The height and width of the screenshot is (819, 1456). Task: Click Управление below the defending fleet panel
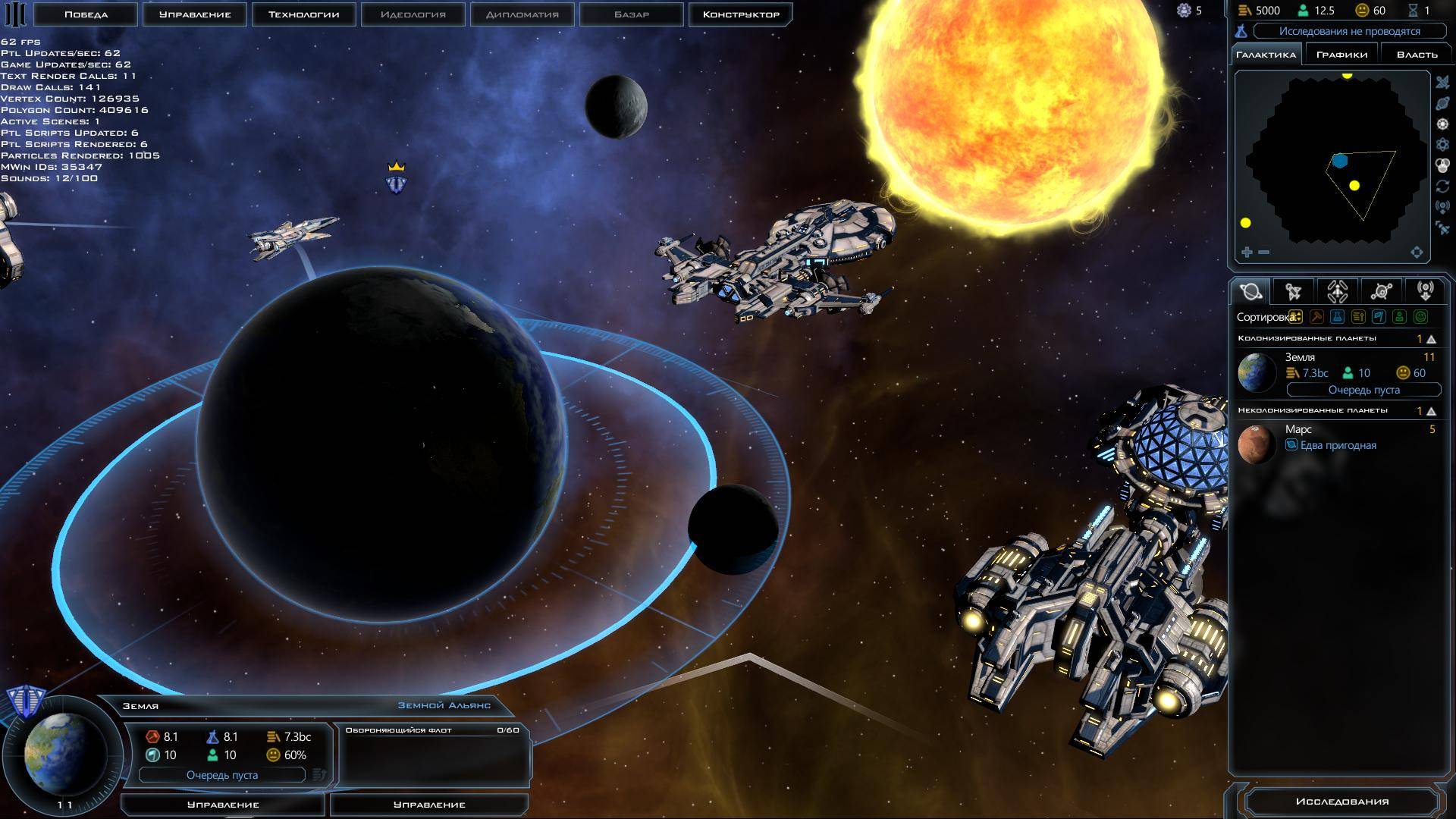pyautogui.click(x=429, y=805)
